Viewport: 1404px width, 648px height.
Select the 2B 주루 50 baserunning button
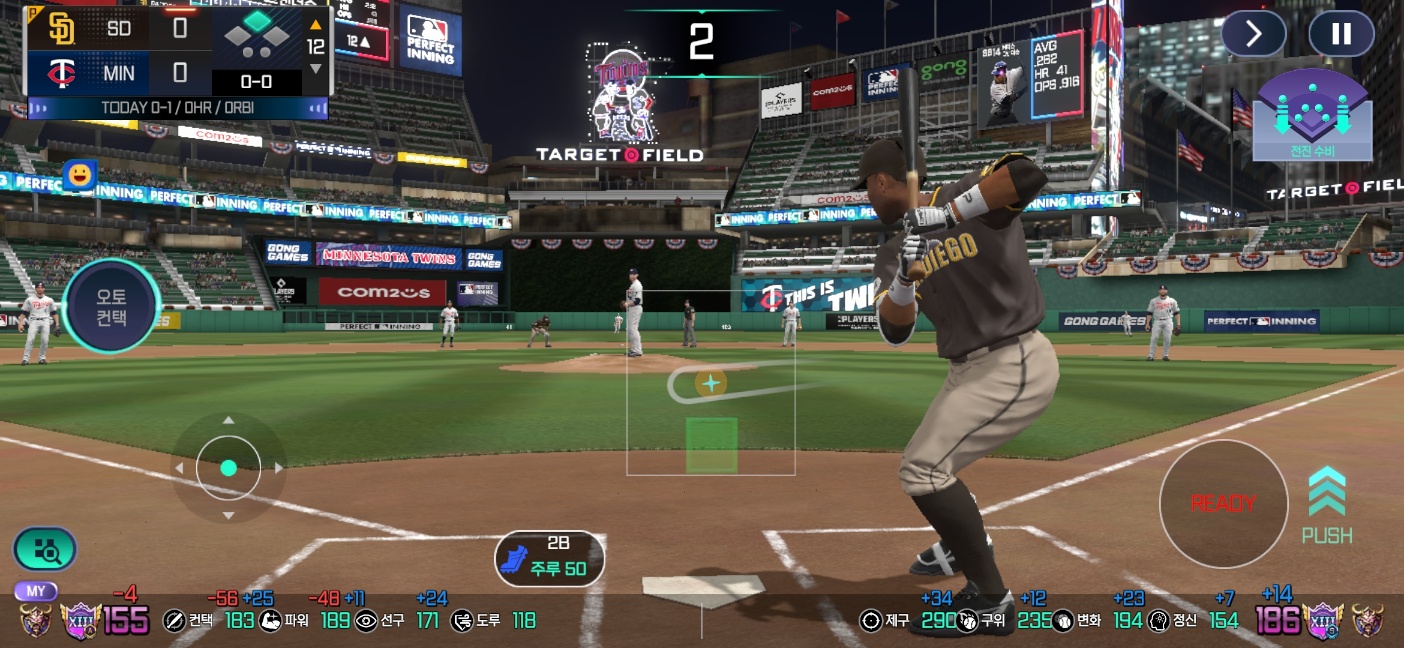coord(549,558)
